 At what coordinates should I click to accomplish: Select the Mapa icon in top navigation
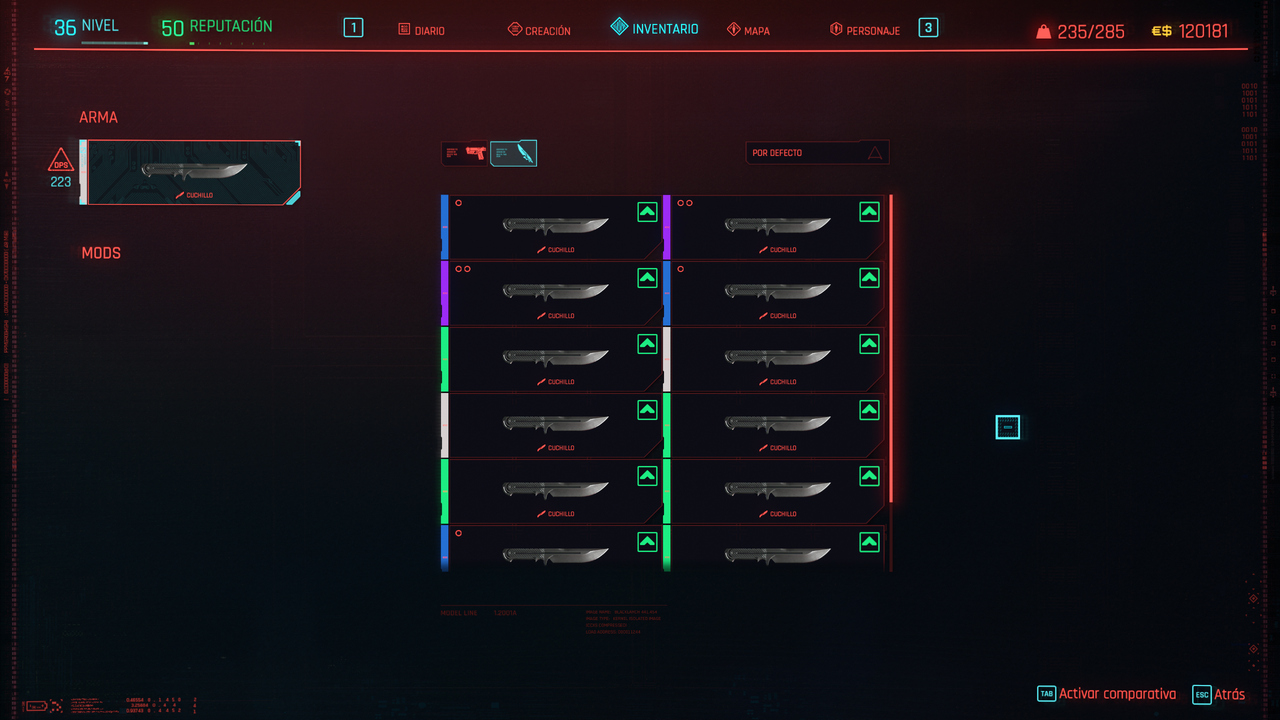734,29
